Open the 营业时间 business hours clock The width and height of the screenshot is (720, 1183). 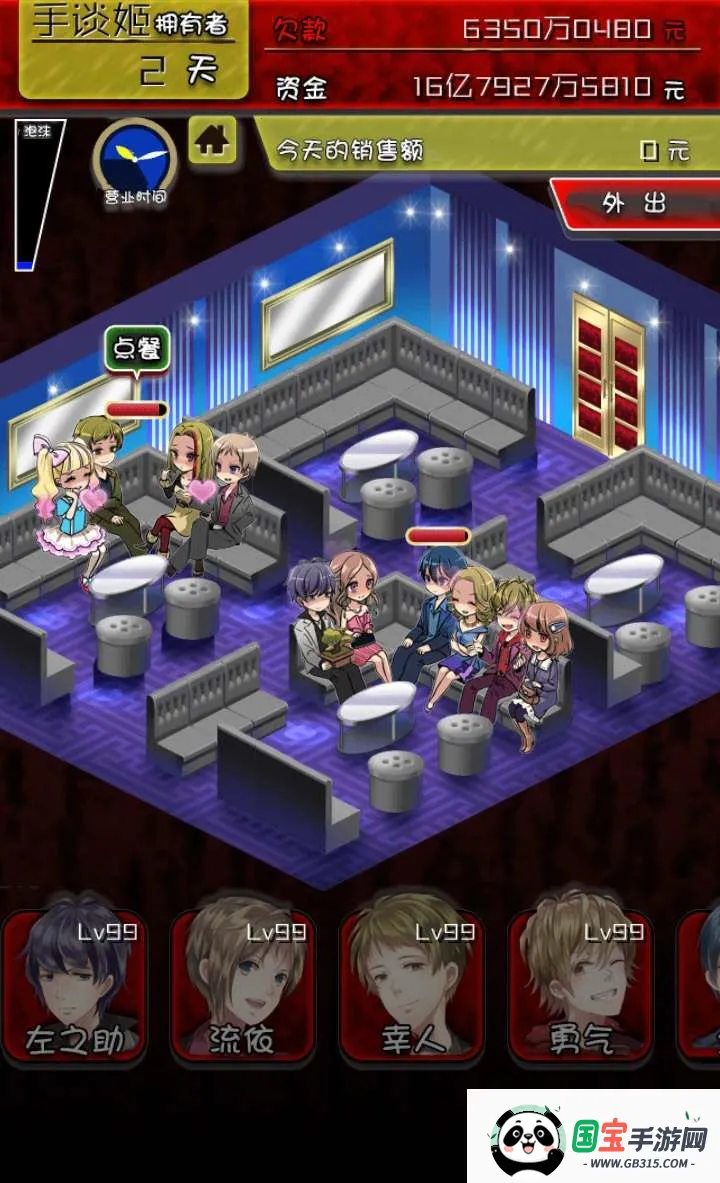tap(134, 159)
